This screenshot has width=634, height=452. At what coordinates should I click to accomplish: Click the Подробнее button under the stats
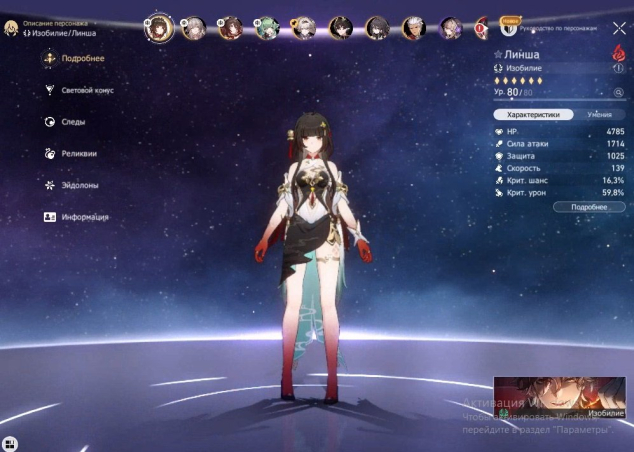point(589,206)
